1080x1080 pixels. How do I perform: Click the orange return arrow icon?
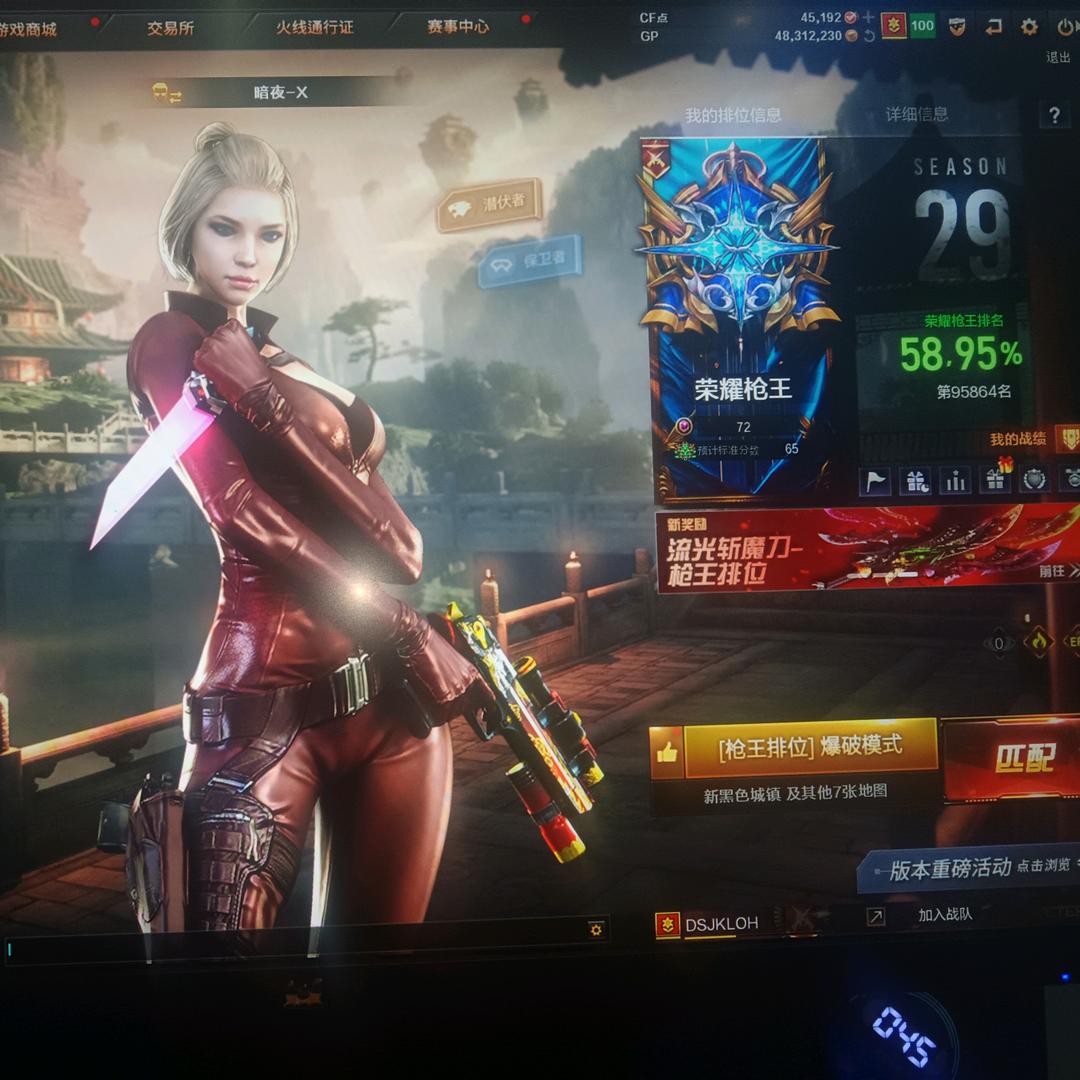(993, 27)
